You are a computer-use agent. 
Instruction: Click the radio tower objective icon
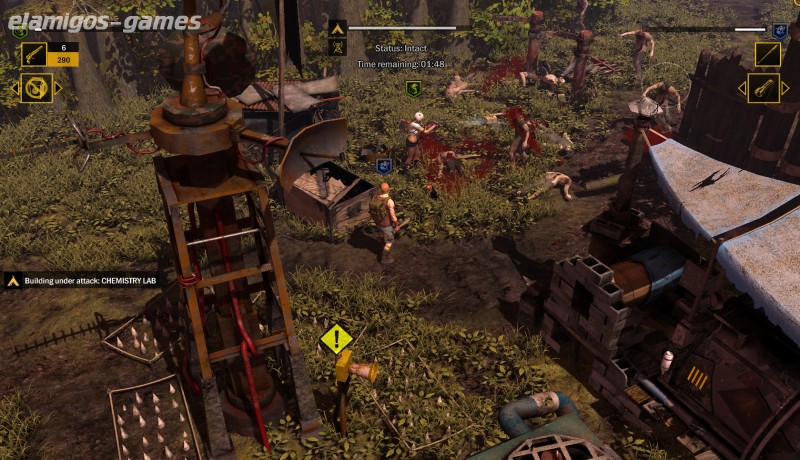pos(337,47)
